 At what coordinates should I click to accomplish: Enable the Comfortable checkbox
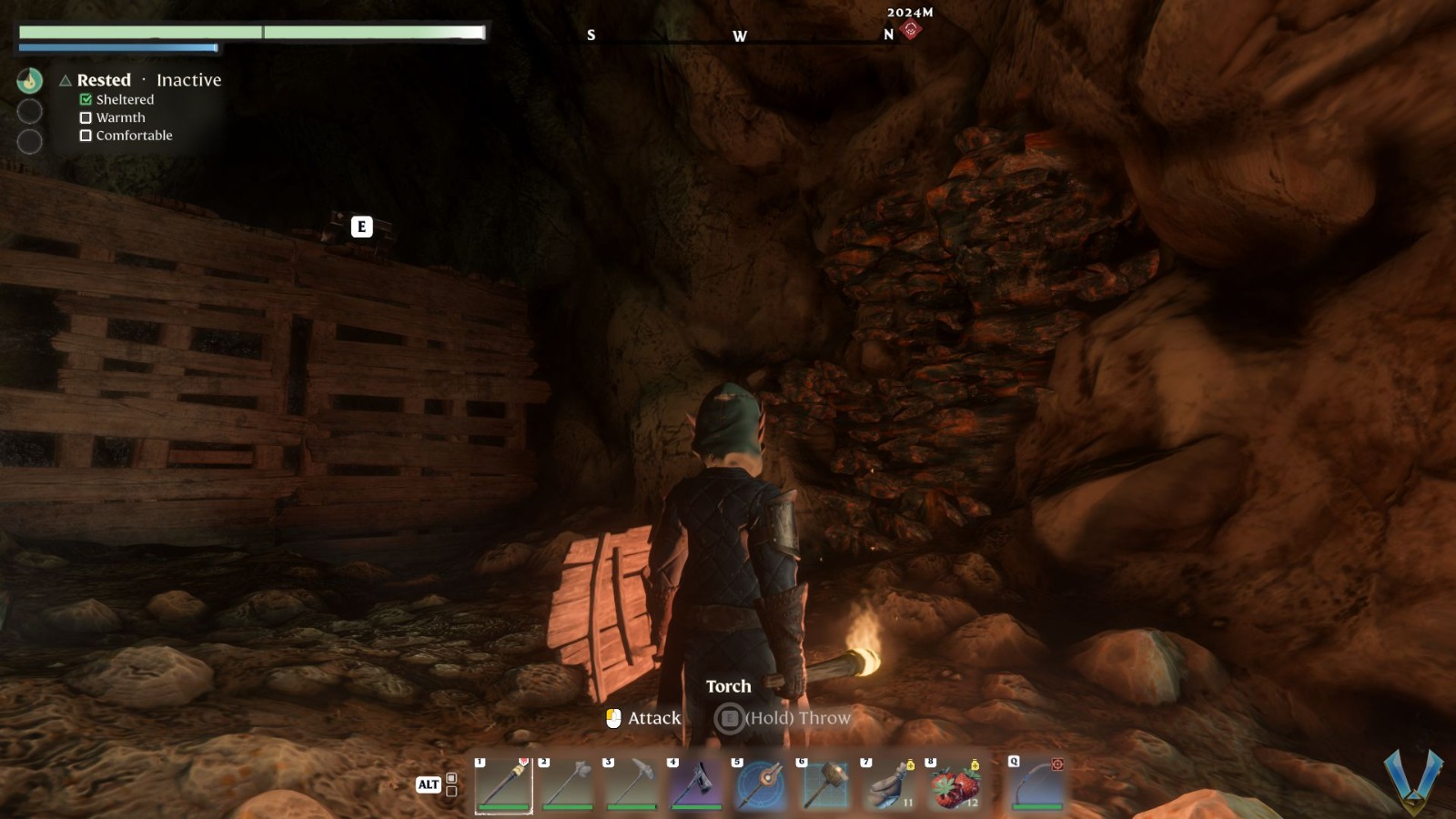click(x=86, y=135)
